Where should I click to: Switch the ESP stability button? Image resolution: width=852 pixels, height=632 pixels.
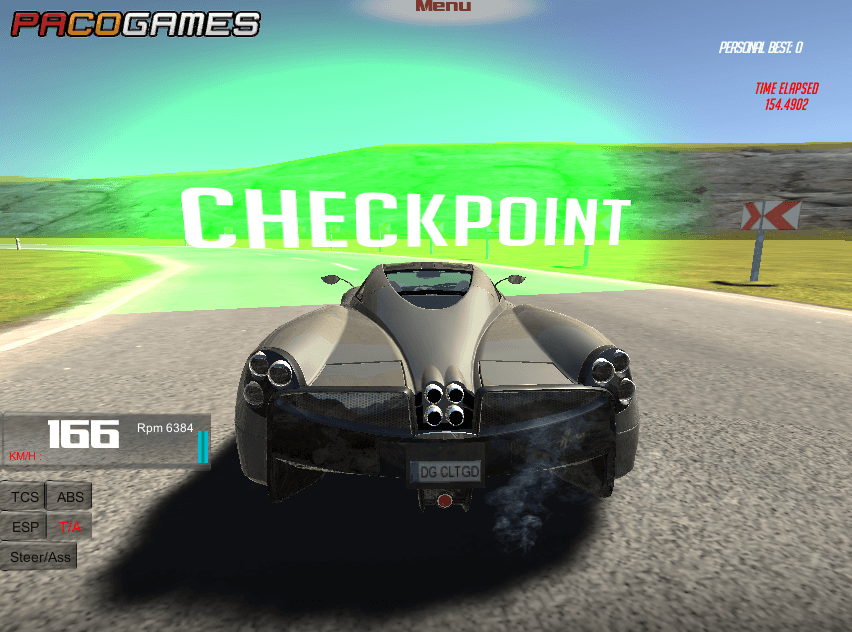[x=25, y=526]
